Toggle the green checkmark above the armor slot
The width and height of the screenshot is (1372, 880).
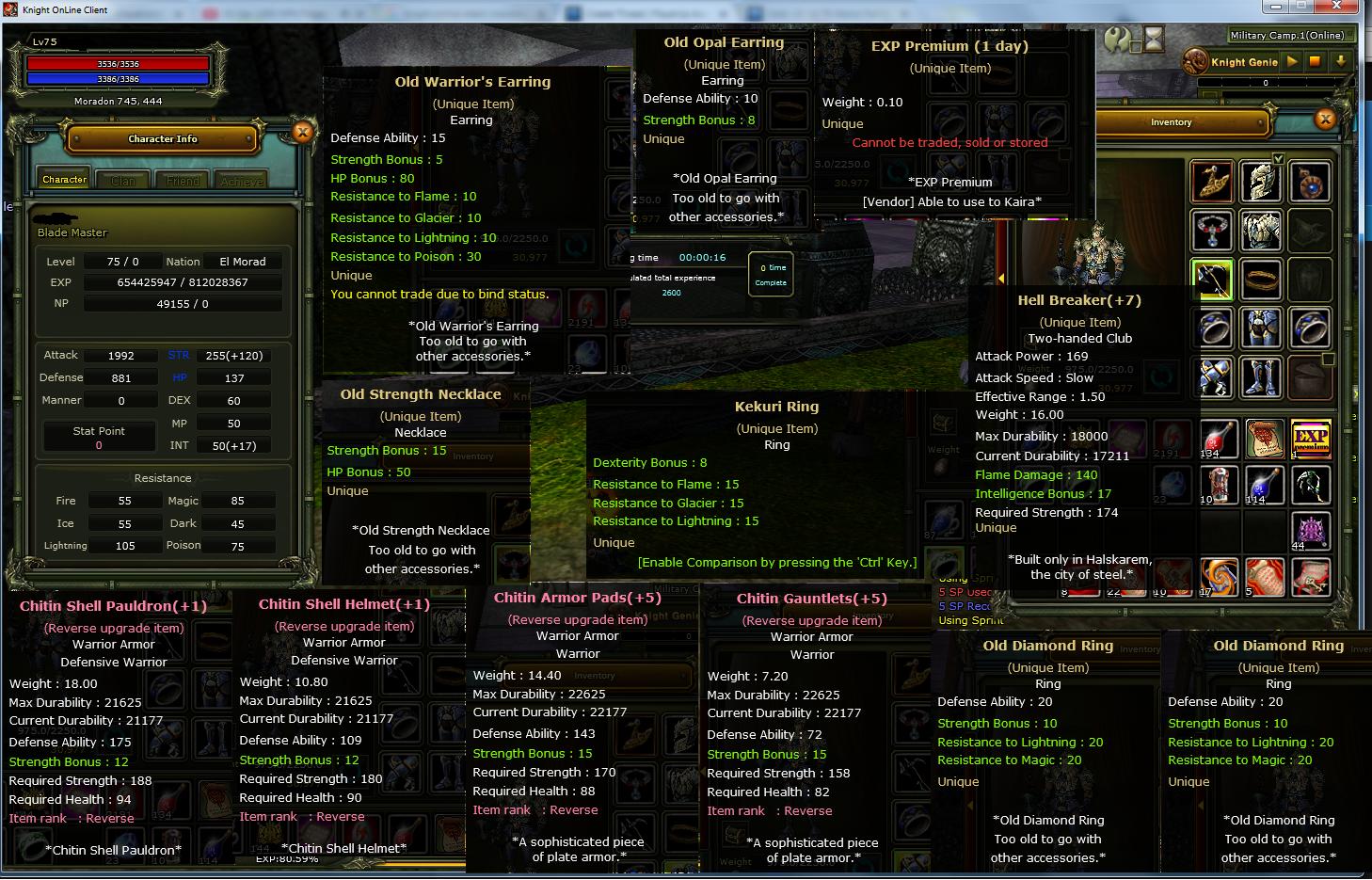(x=1278, y=159)
